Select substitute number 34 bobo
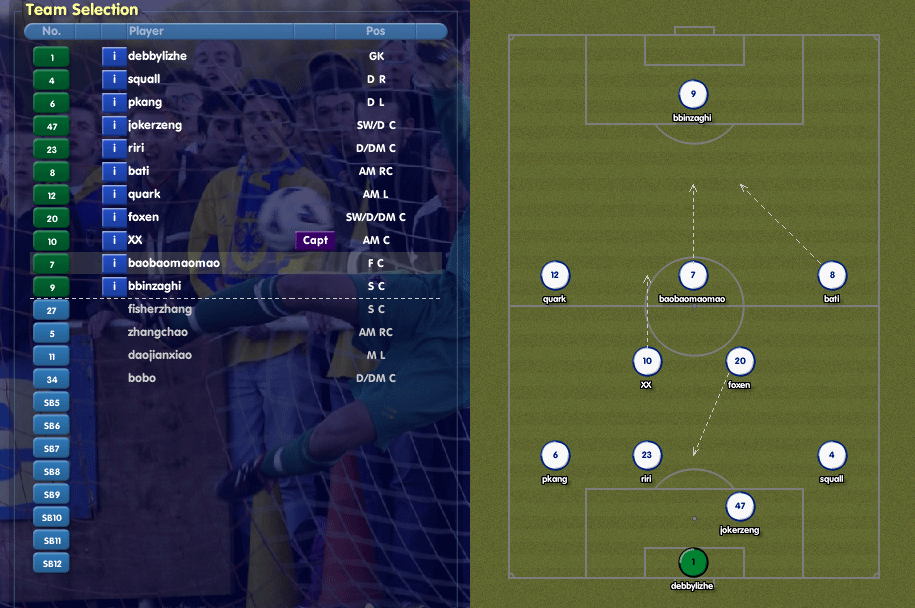Viewport: 915px width, 608px height. tap(51, 379)
